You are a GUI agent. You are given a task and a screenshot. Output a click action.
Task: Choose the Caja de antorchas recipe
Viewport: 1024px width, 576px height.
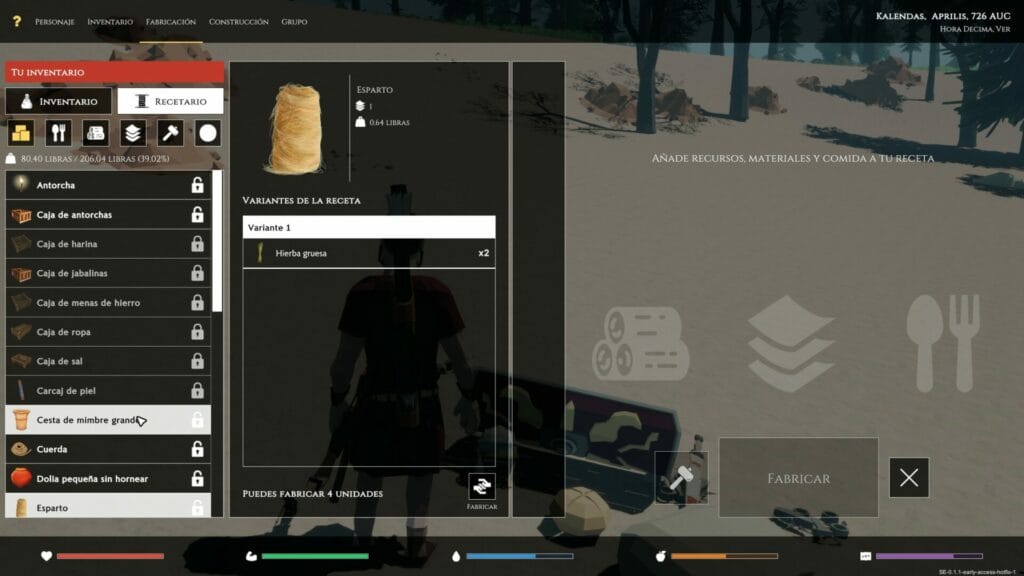(x=108, y=215)
